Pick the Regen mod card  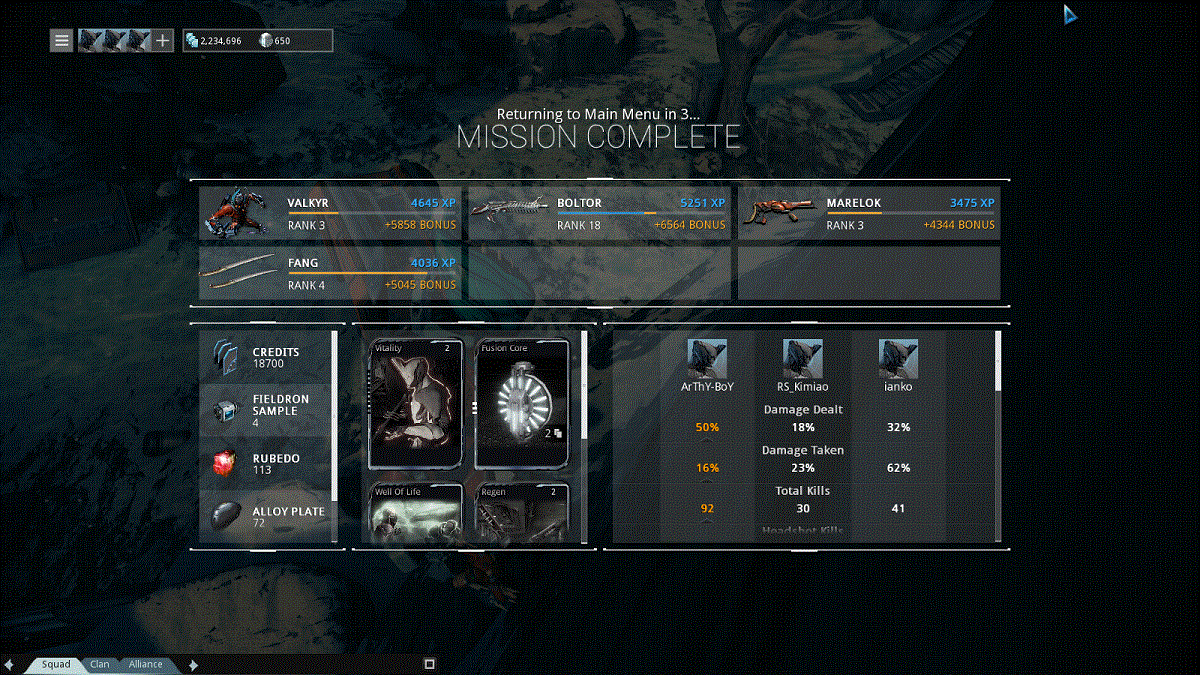click(x=523, y=513)
